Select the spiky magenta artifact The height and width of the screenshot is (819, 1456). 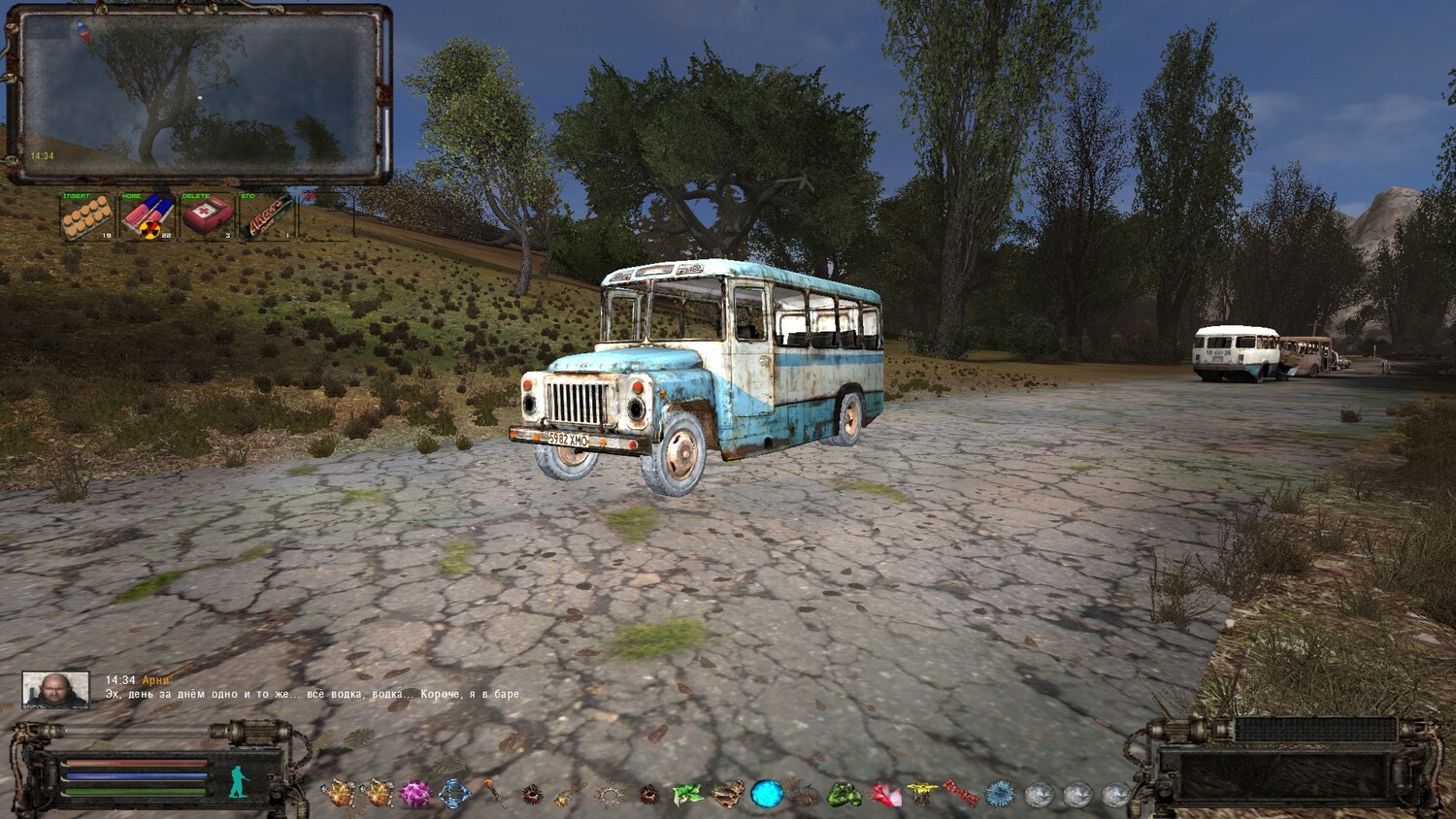pyautogui.click(x=415, y=794)
